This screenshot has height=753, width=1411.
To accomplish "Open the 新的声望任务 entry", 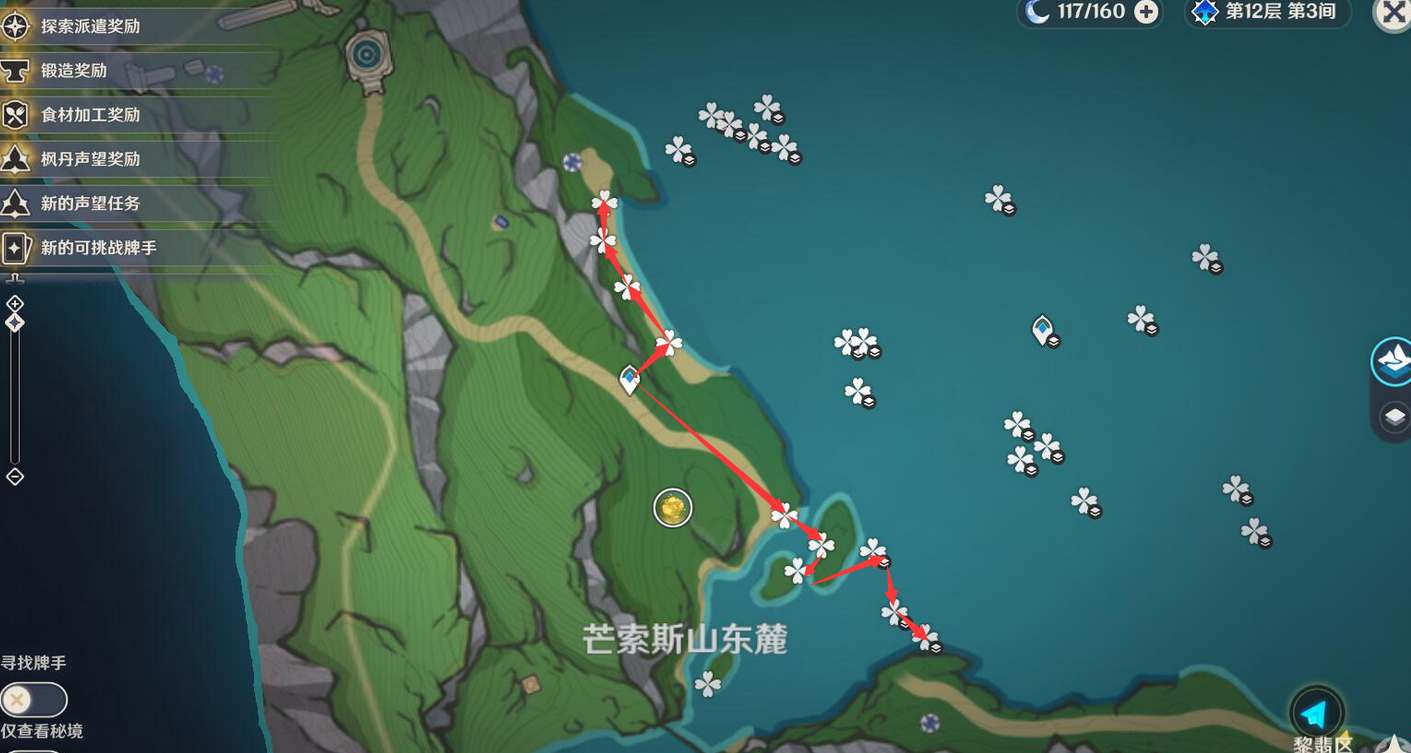I will tap(90, 203).
